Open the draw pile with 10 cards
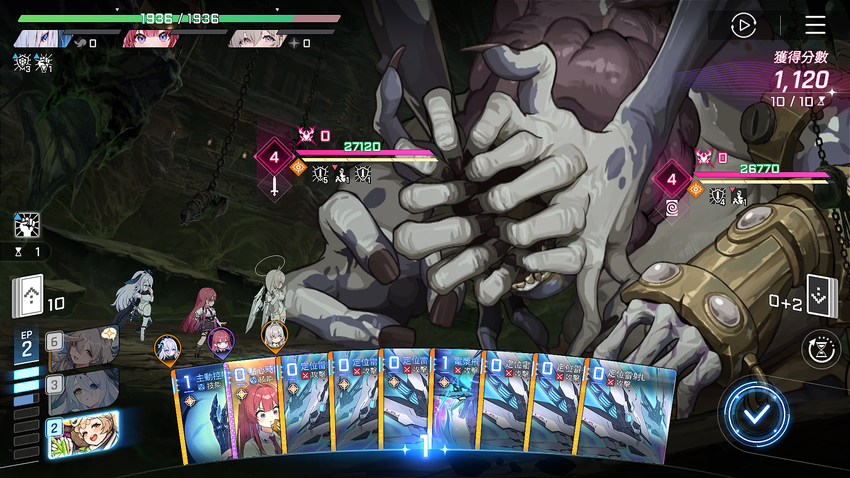The image size is (850, 478). click(x=29, y=299)
